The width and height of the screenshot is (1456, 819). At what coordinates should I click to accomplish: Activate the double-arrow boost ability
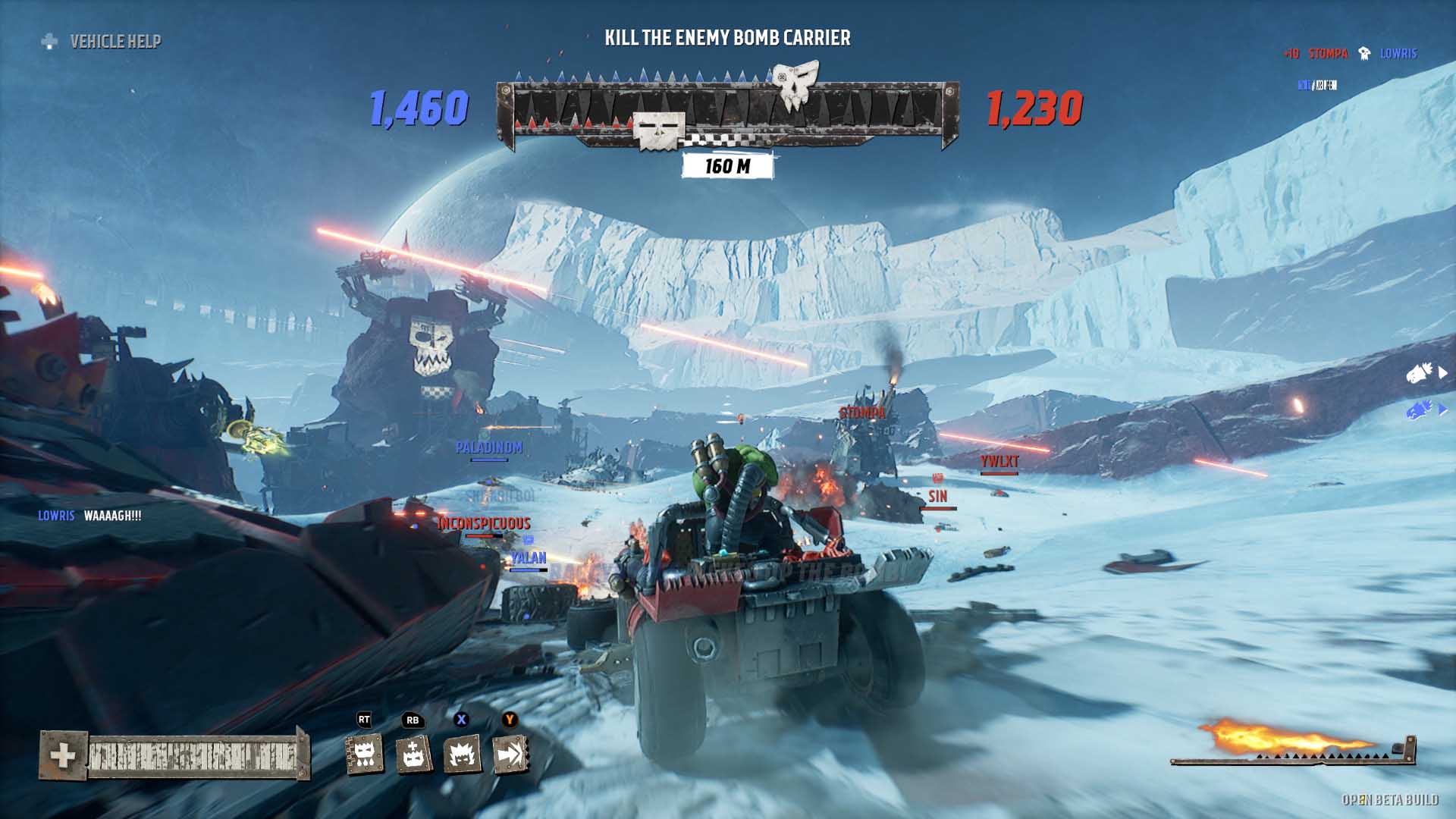click(x=510, y=755)
